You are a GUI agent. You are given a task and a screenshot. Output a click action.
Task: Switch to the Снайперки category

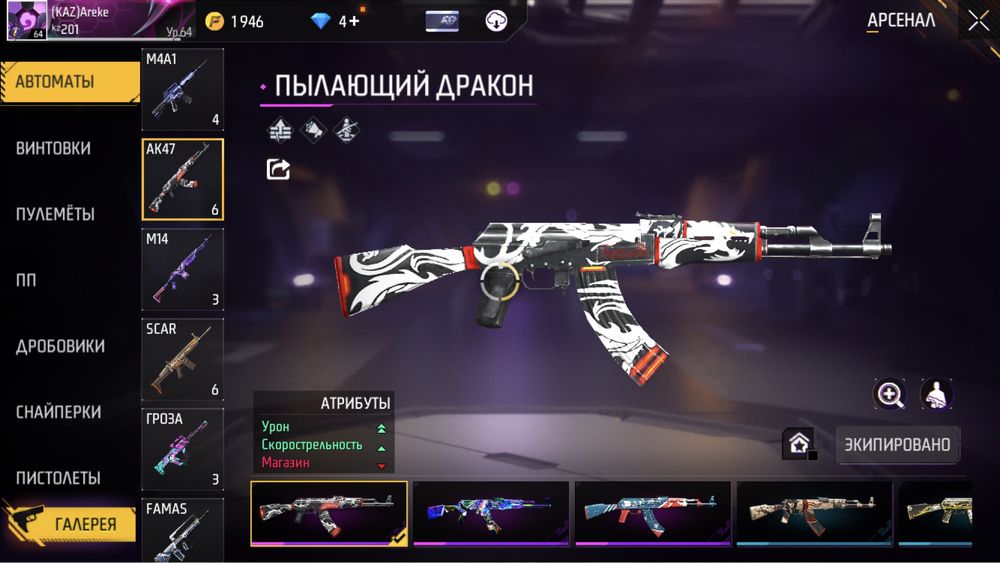tap(58, 412)
